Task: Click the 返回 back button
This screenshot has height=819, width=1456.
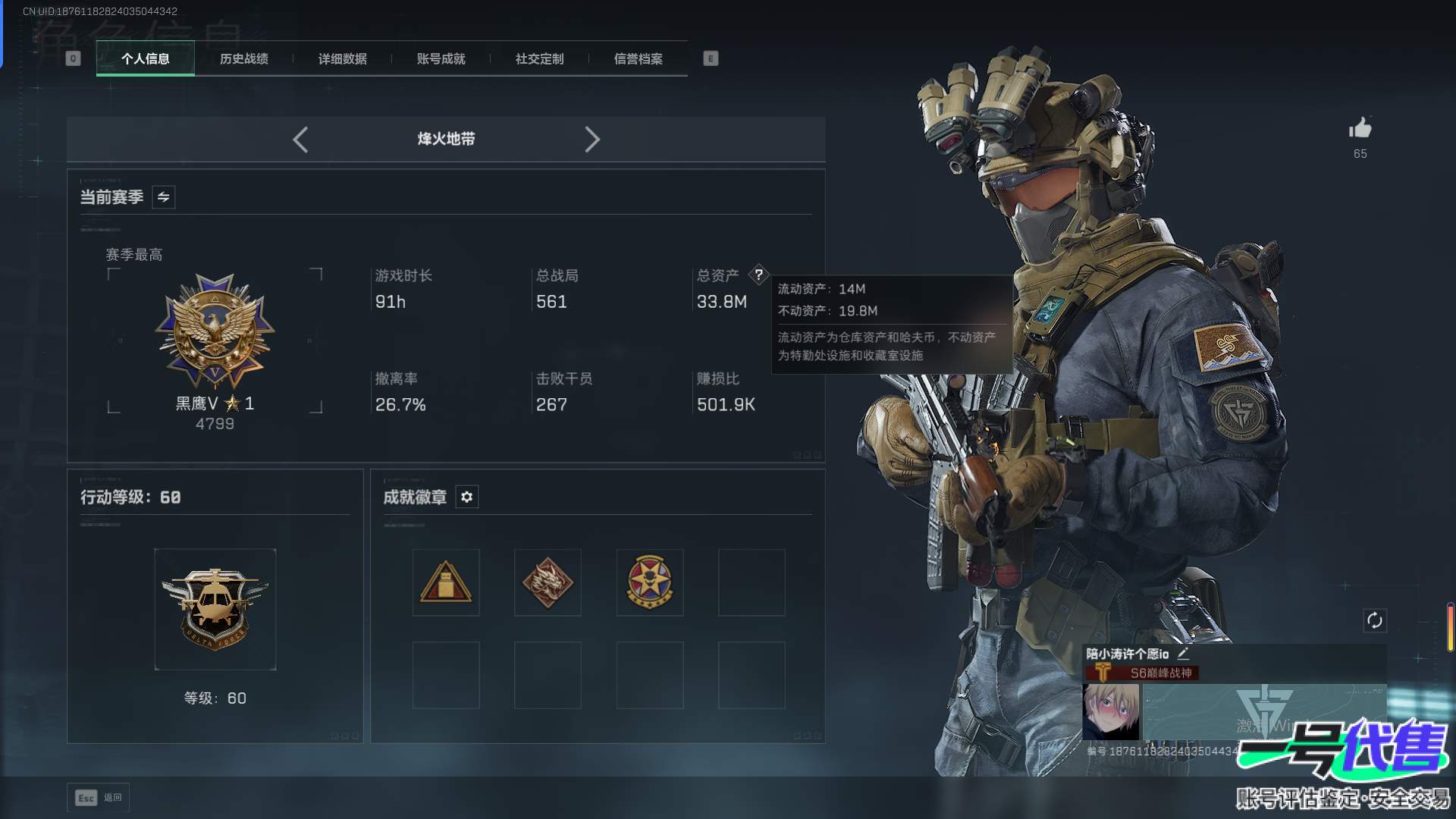Action: tap(99, 797)
